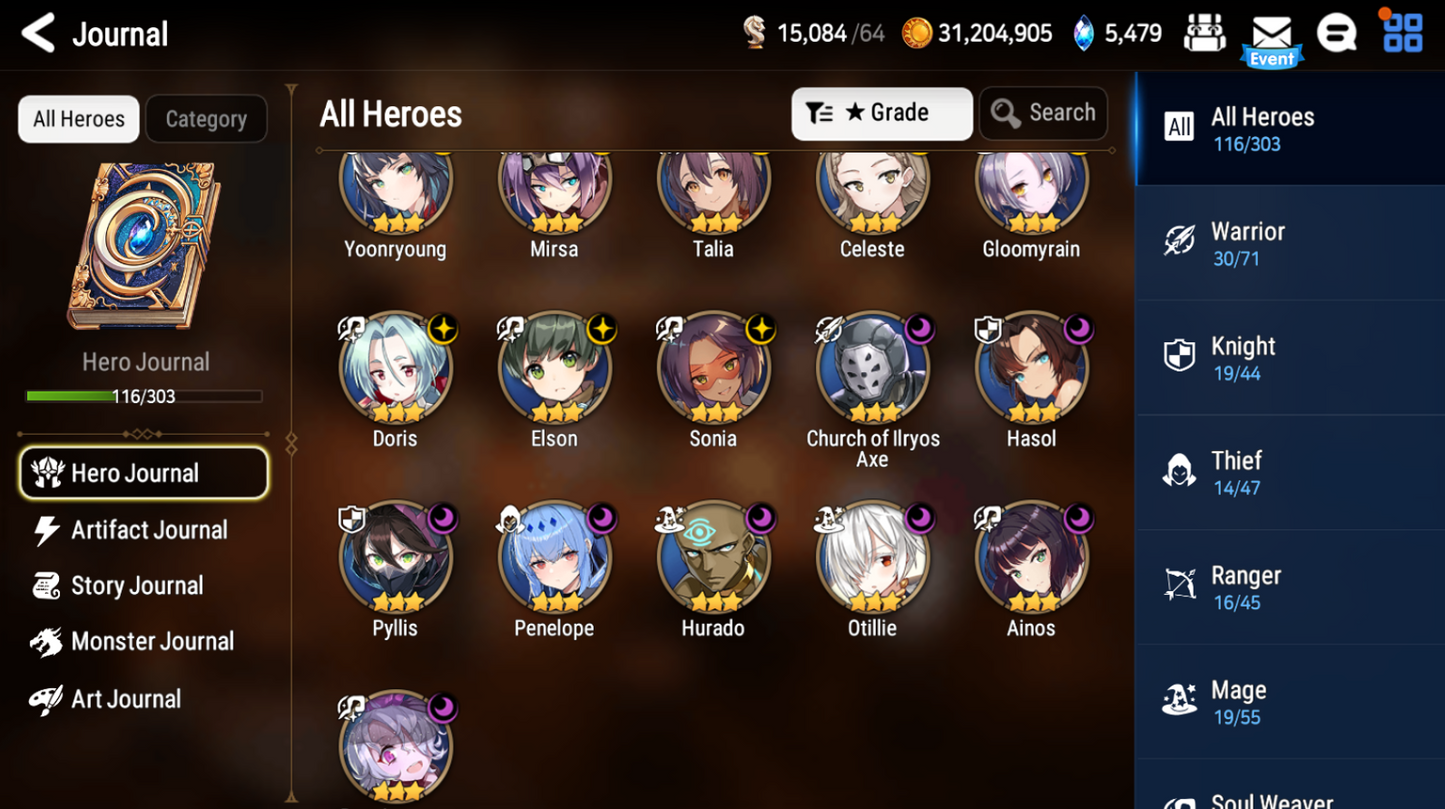Open the inventory chest icon
Image resolution: width=1445 pixels, height=809 pixels.
point(1205,32)
